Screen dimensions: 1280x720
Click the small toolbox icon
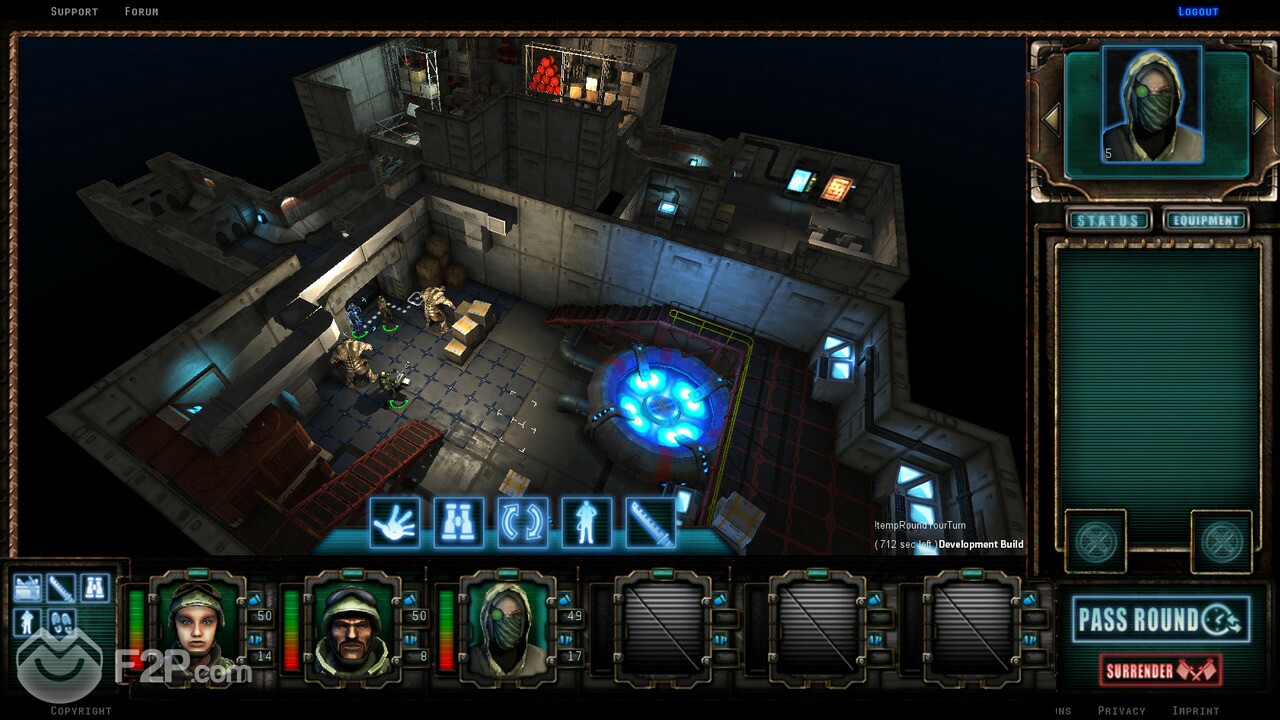[x=28, y=588]
